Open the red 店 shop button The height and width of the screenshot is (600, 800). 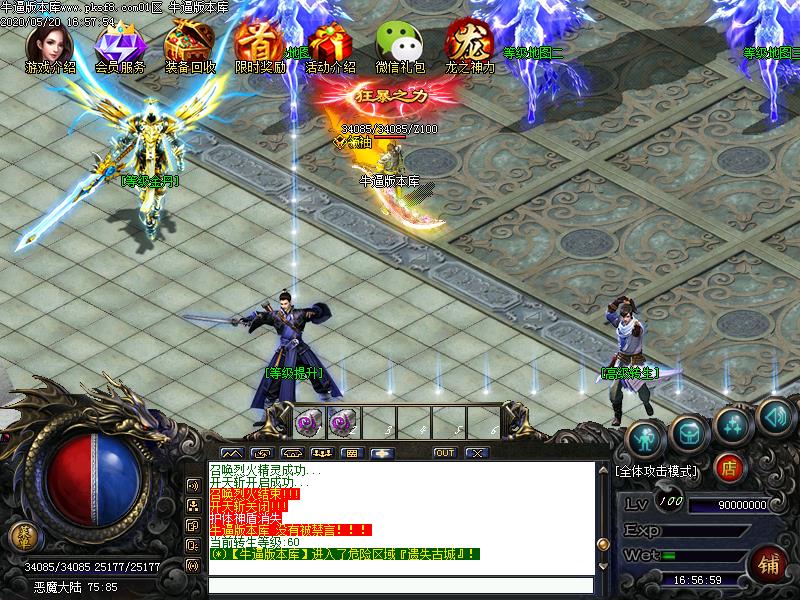[x=730, y=466]
